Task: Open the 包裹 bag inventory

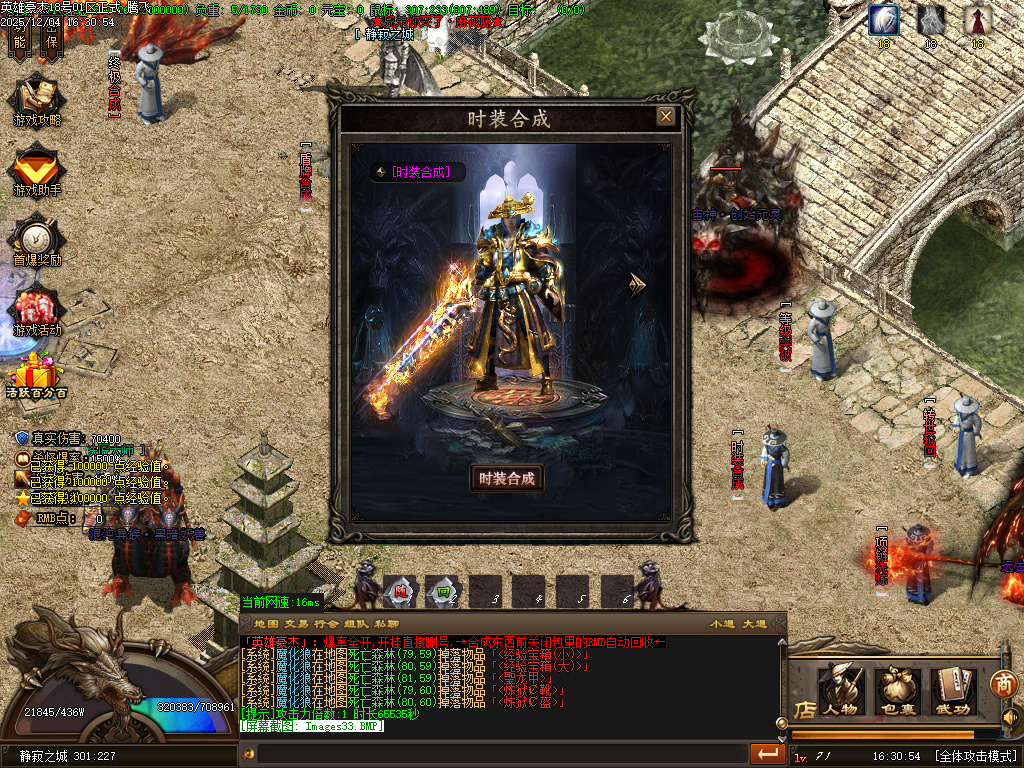Action: 897,691
